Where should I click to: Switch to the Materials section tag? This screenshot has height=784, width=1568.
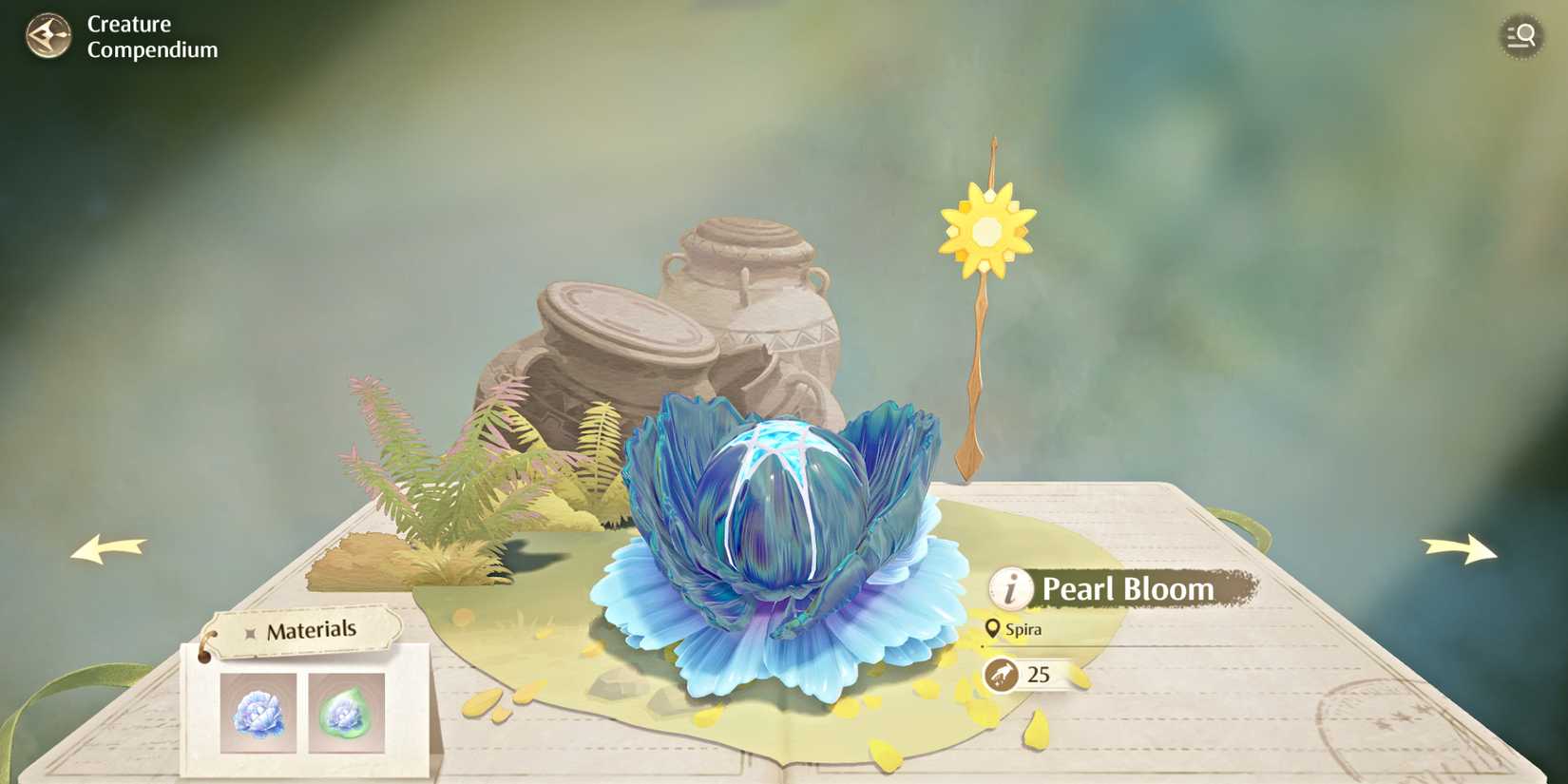(x=314, y=628)
